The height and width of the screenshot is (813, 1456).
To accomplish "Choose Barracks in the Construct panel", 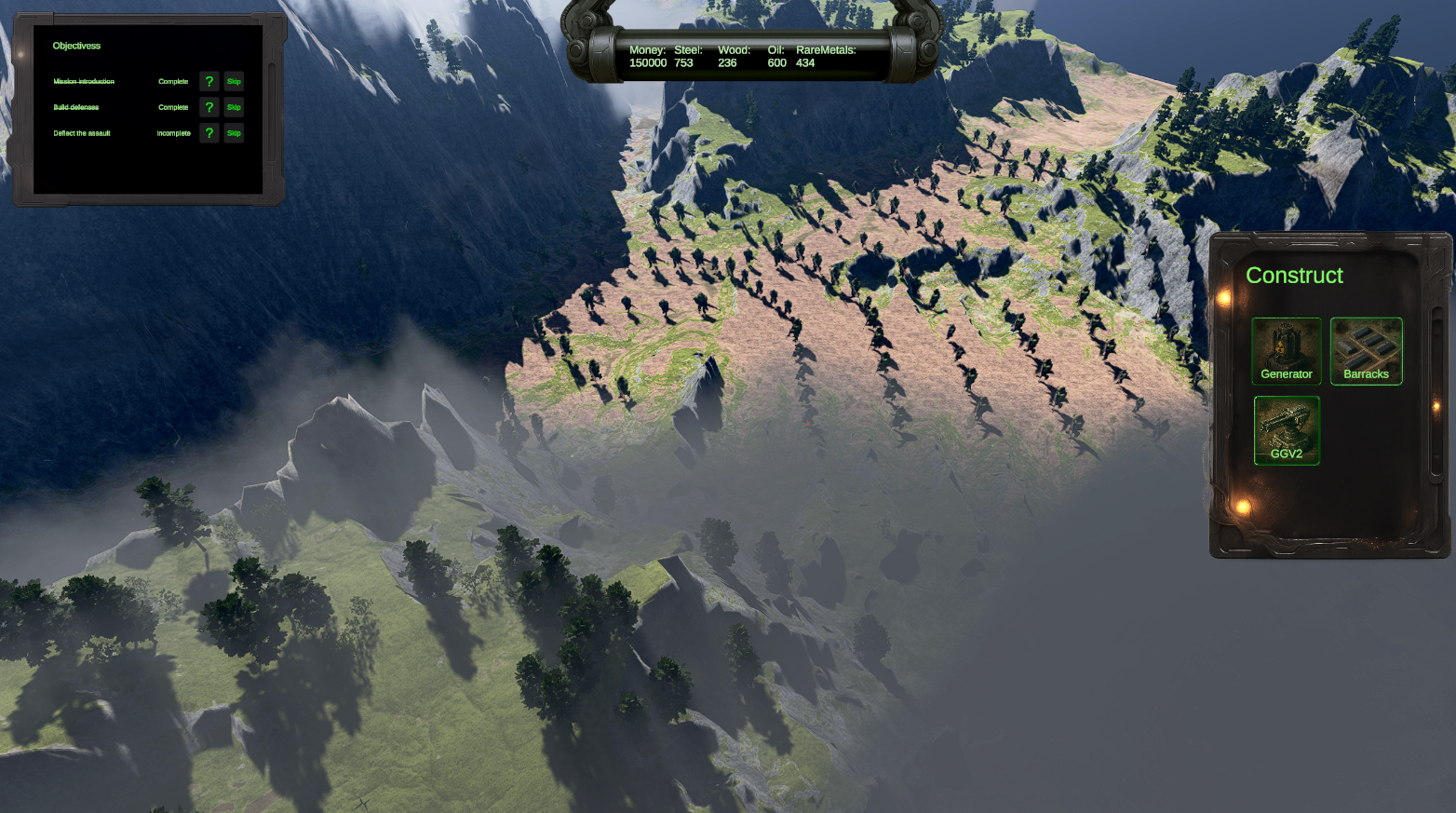I will click(x=1366, y=351).
